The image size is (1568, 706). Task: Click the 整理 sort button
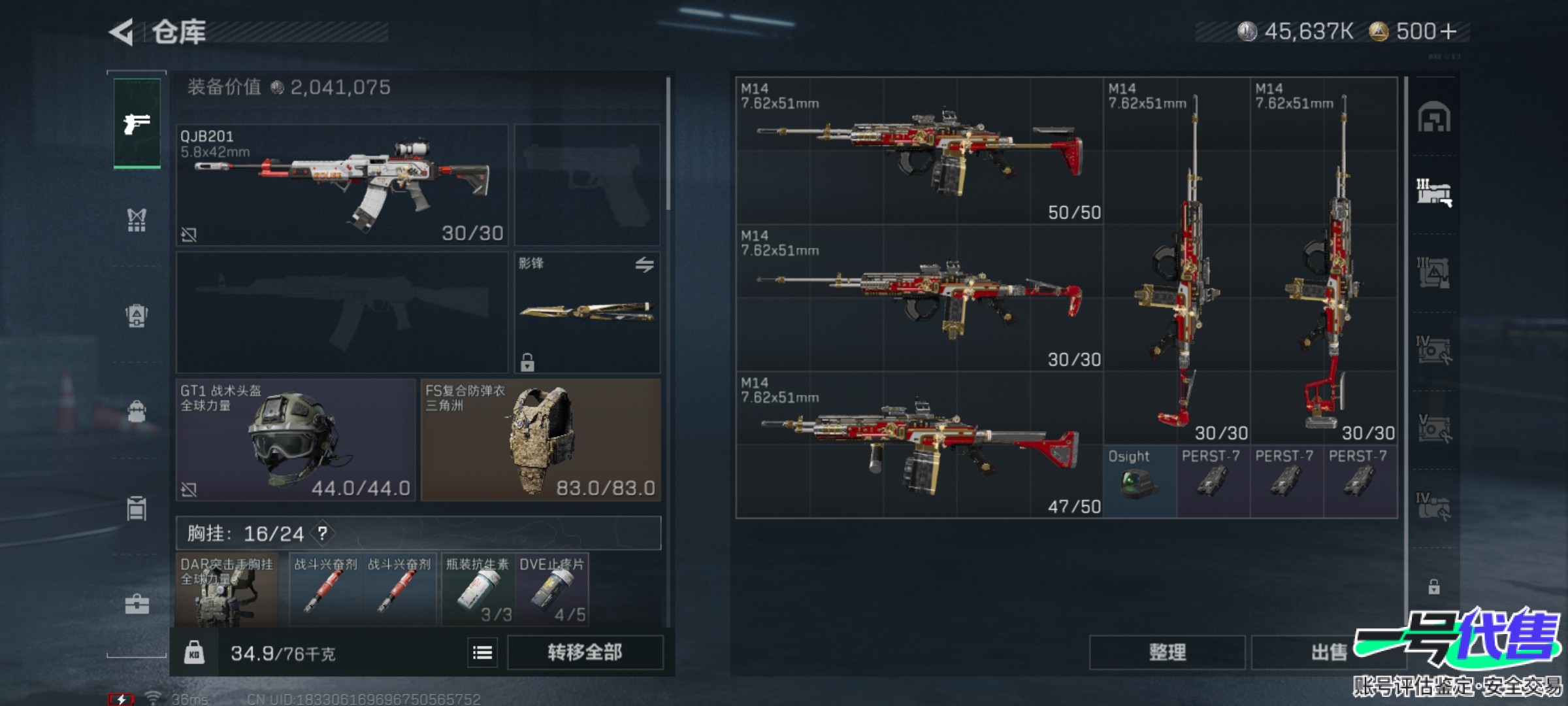[x=1167, y=652]
